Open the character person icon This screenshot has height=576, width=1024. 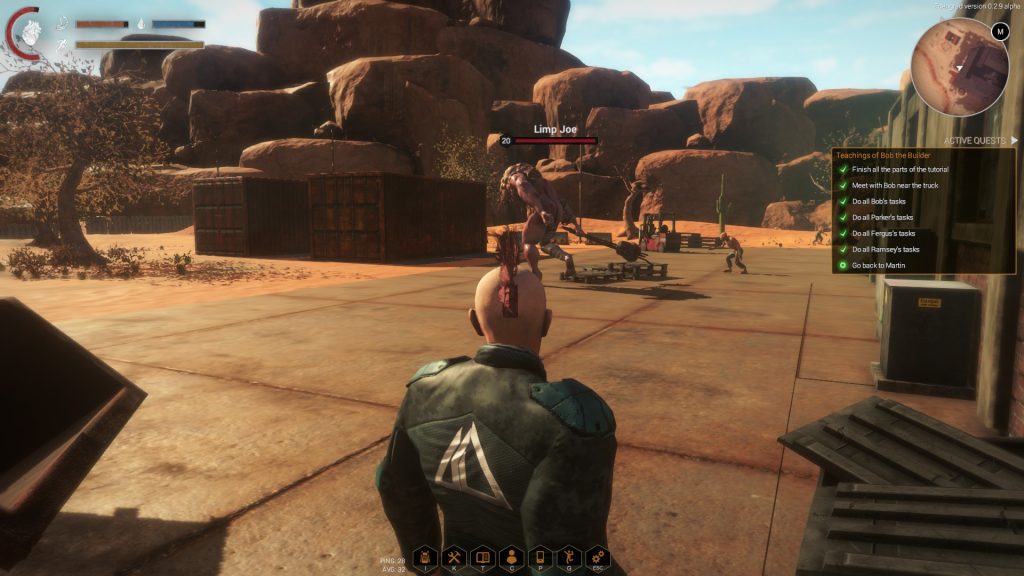point(511,557)
